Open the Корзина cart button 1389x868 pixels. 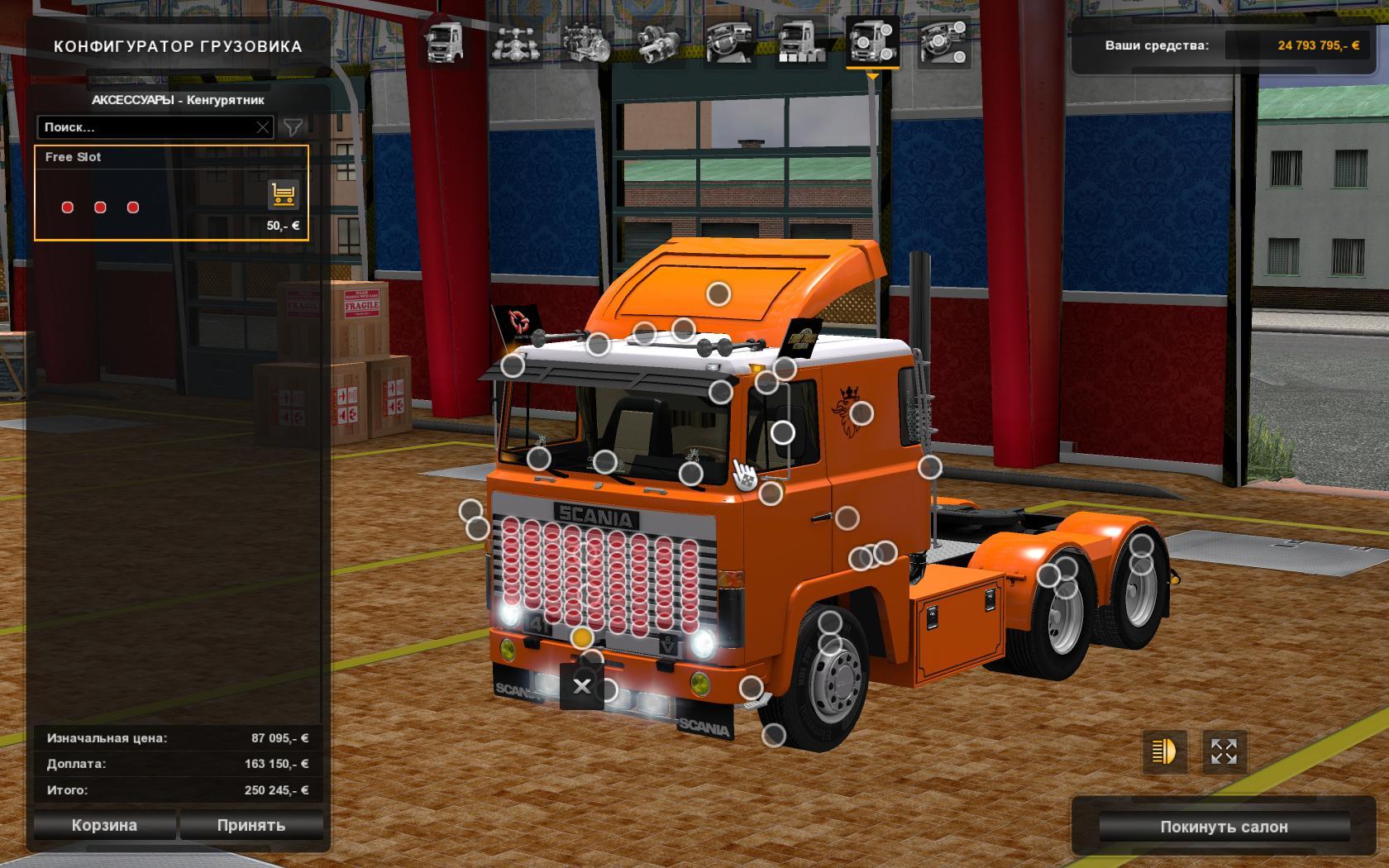(x=104, y=825)
